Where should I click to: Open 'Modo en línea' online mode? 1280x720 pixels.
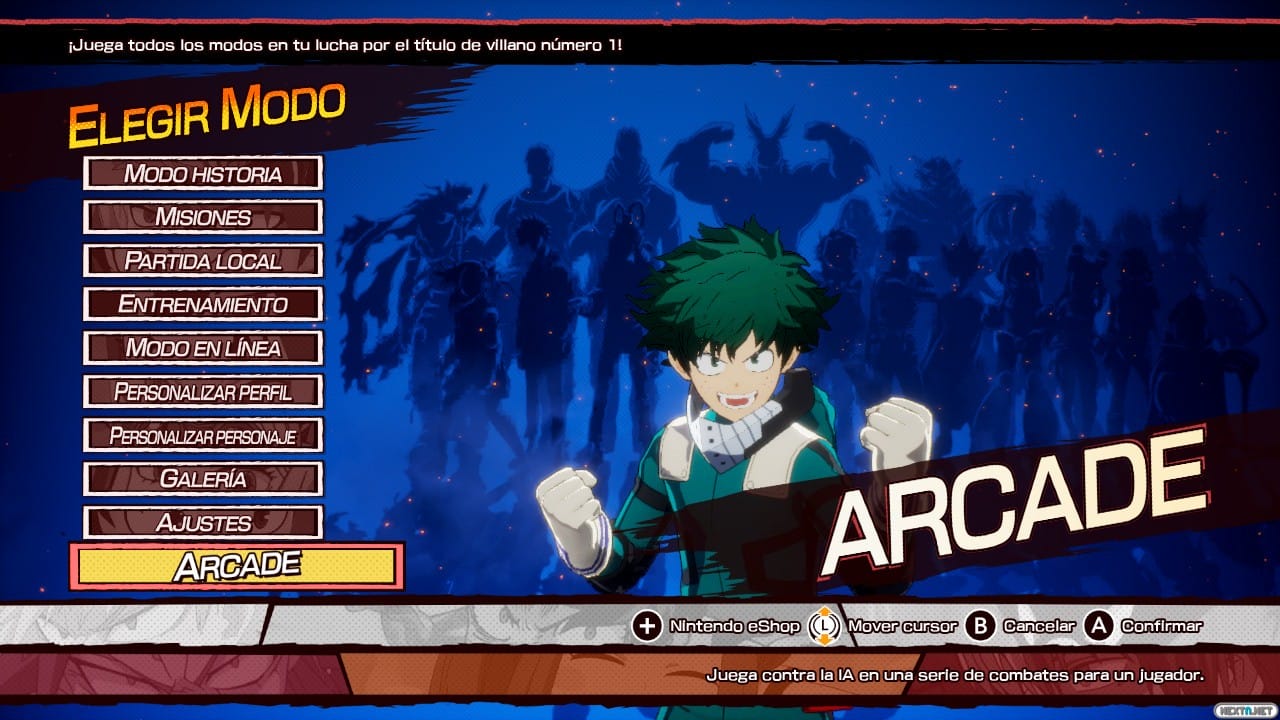click(203, 349)
